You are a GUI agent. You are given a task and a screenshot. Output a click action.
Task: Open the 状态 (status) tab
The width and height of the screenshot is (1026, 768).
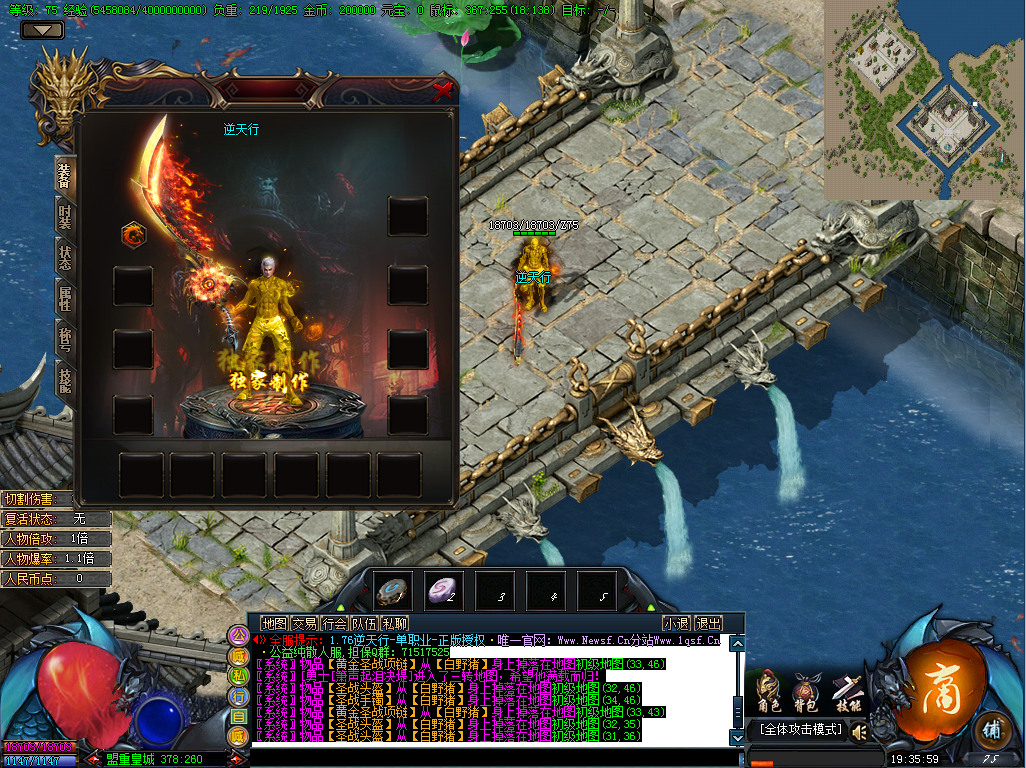tap(65, 258)
